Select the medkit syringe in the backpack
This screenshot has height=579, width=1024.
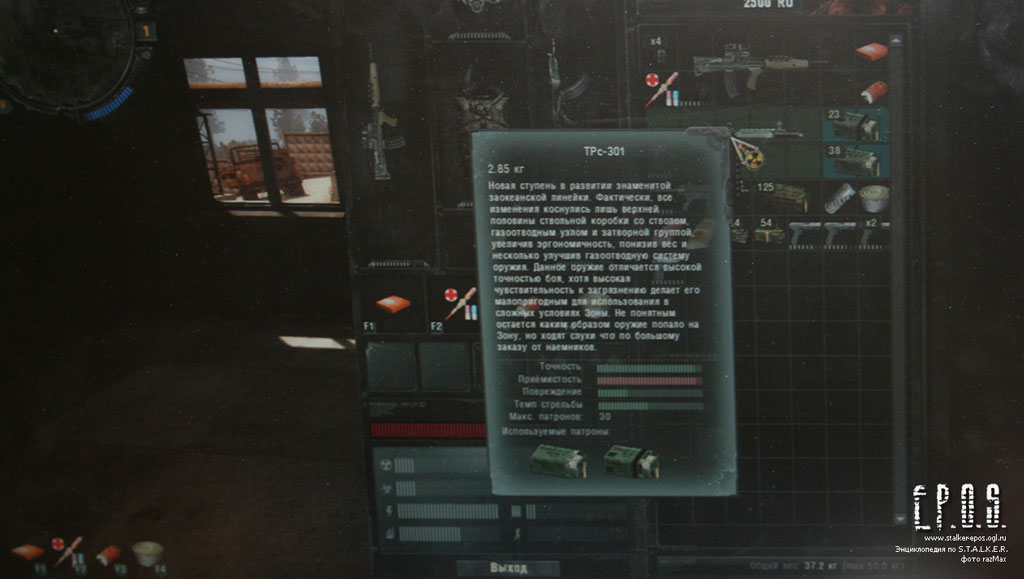662,88
